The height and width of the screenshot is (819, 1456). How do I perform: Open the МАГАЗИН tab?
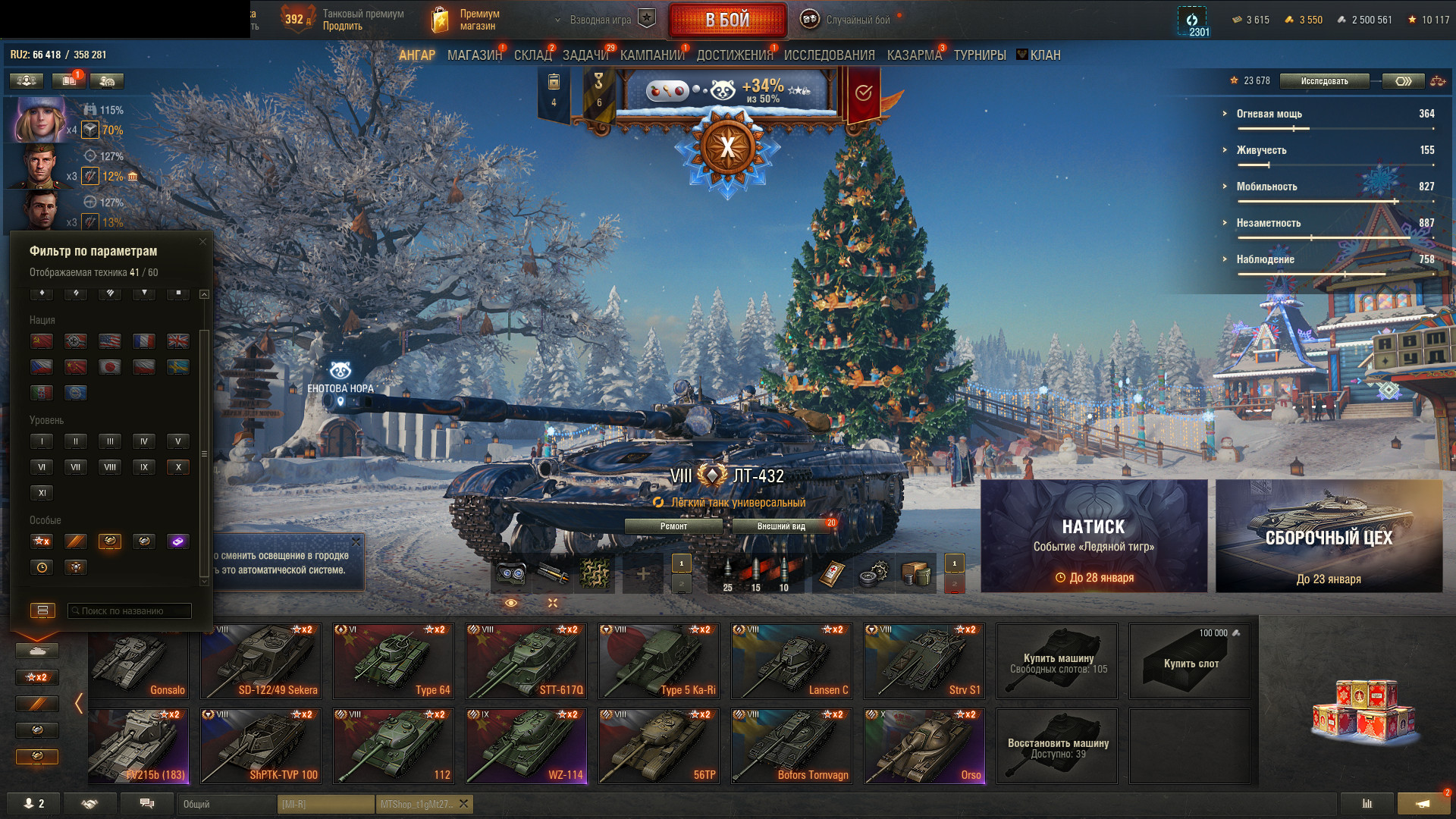[474, 55]
